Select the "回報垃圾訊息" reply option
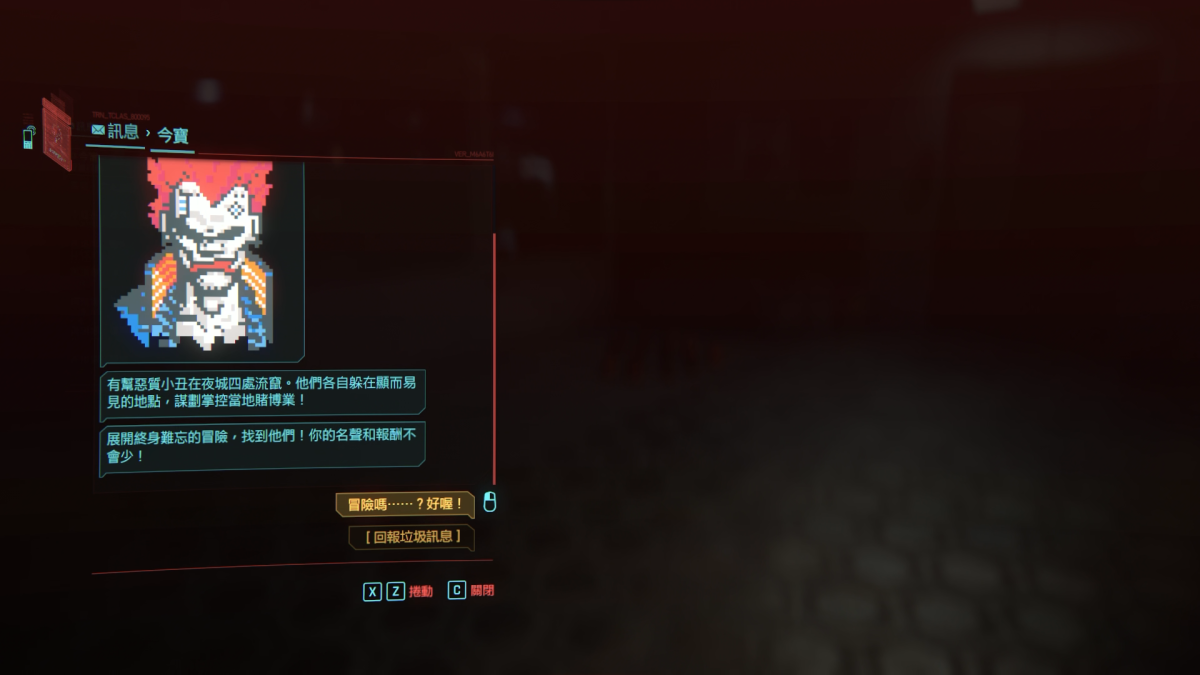This screenshot has height=675, width=1200. [411, 537]
